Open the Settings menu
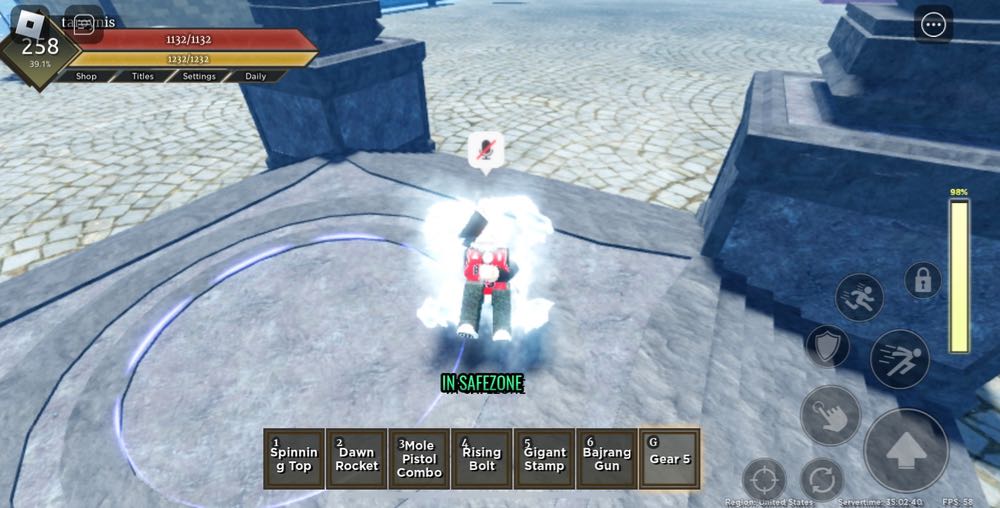 (x=199, y=76)
